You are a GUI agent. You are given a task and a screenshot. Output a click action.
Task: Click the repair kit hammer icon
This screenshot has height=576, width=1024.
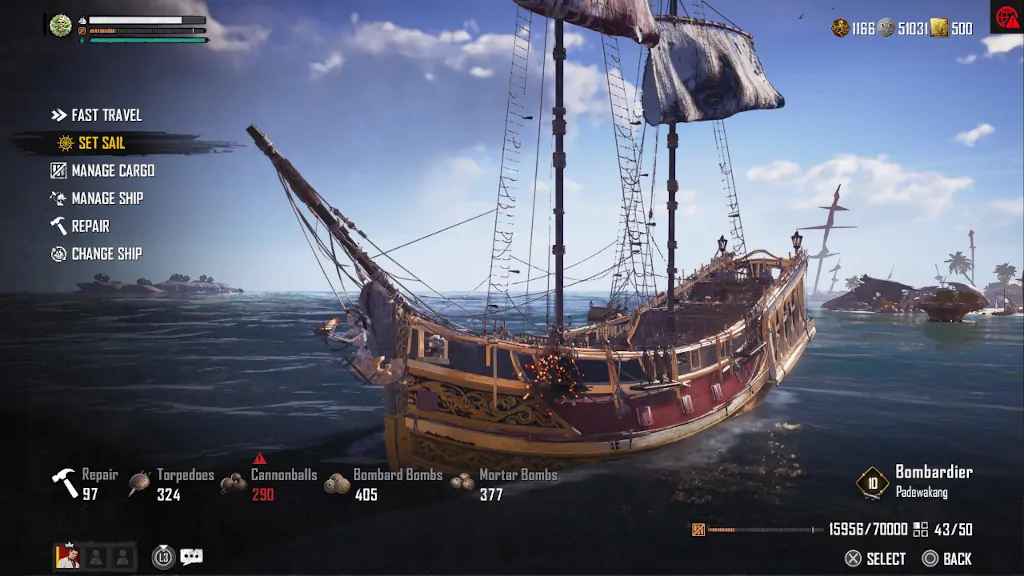[65, 483]
